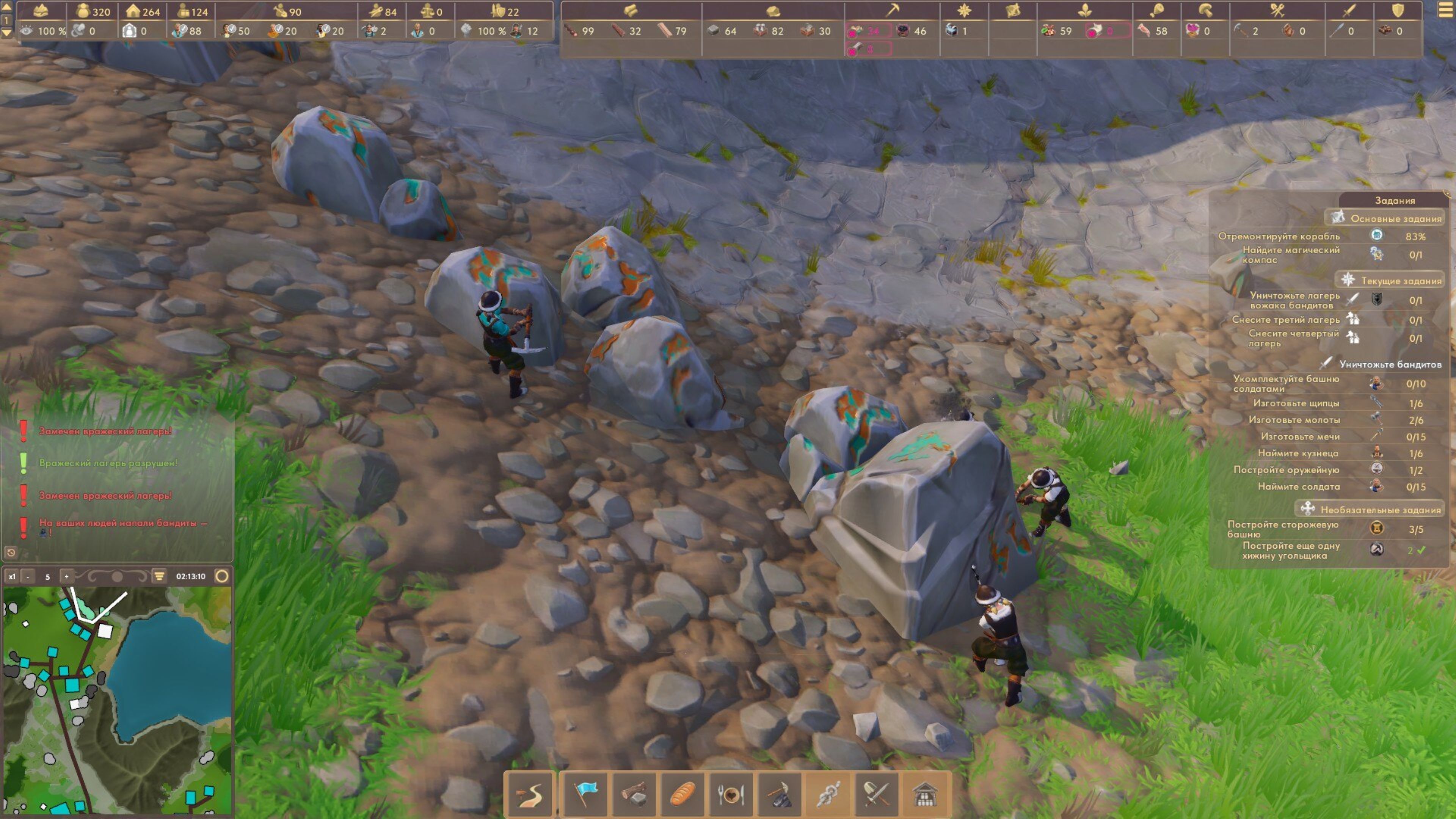
Task: Decrease game speed with the minus button
Action: pos(28,576)
